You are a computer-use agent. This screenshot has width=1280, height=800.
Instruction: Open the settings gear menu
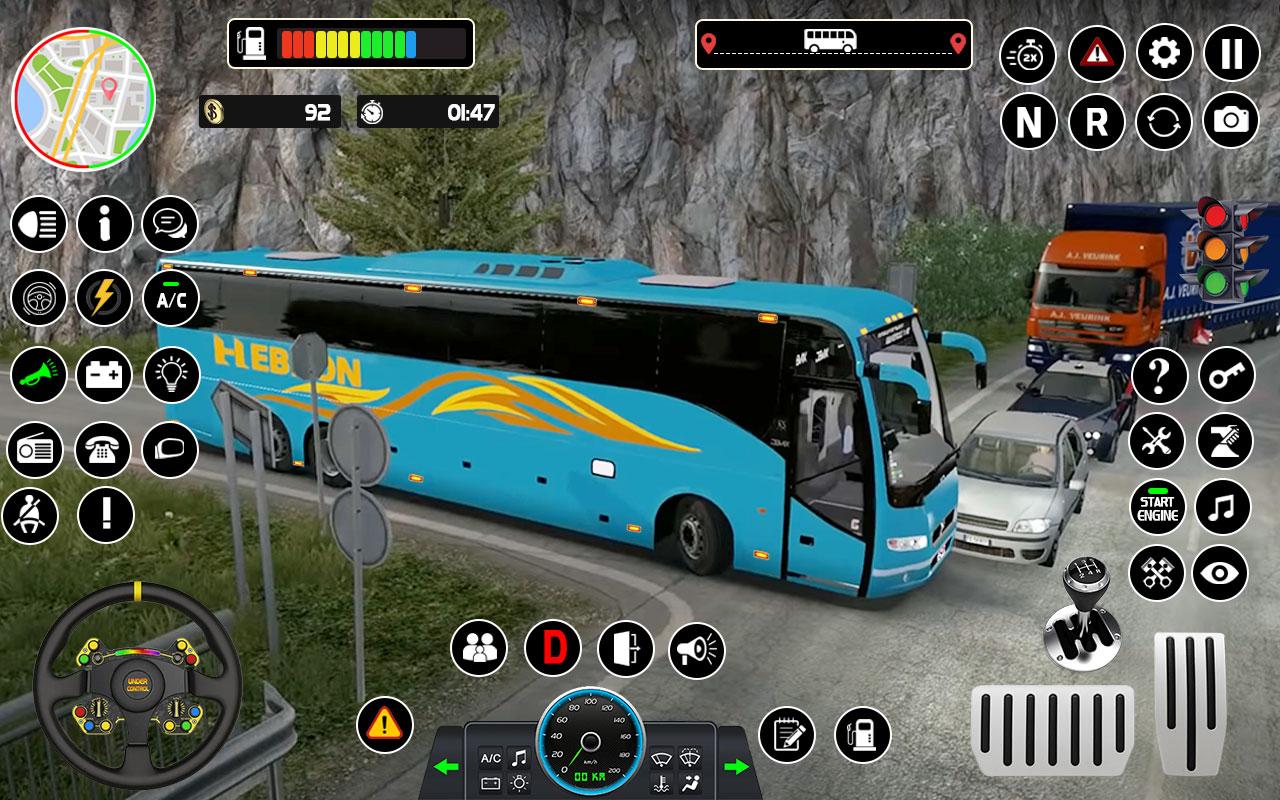(x=1162, y=57)
